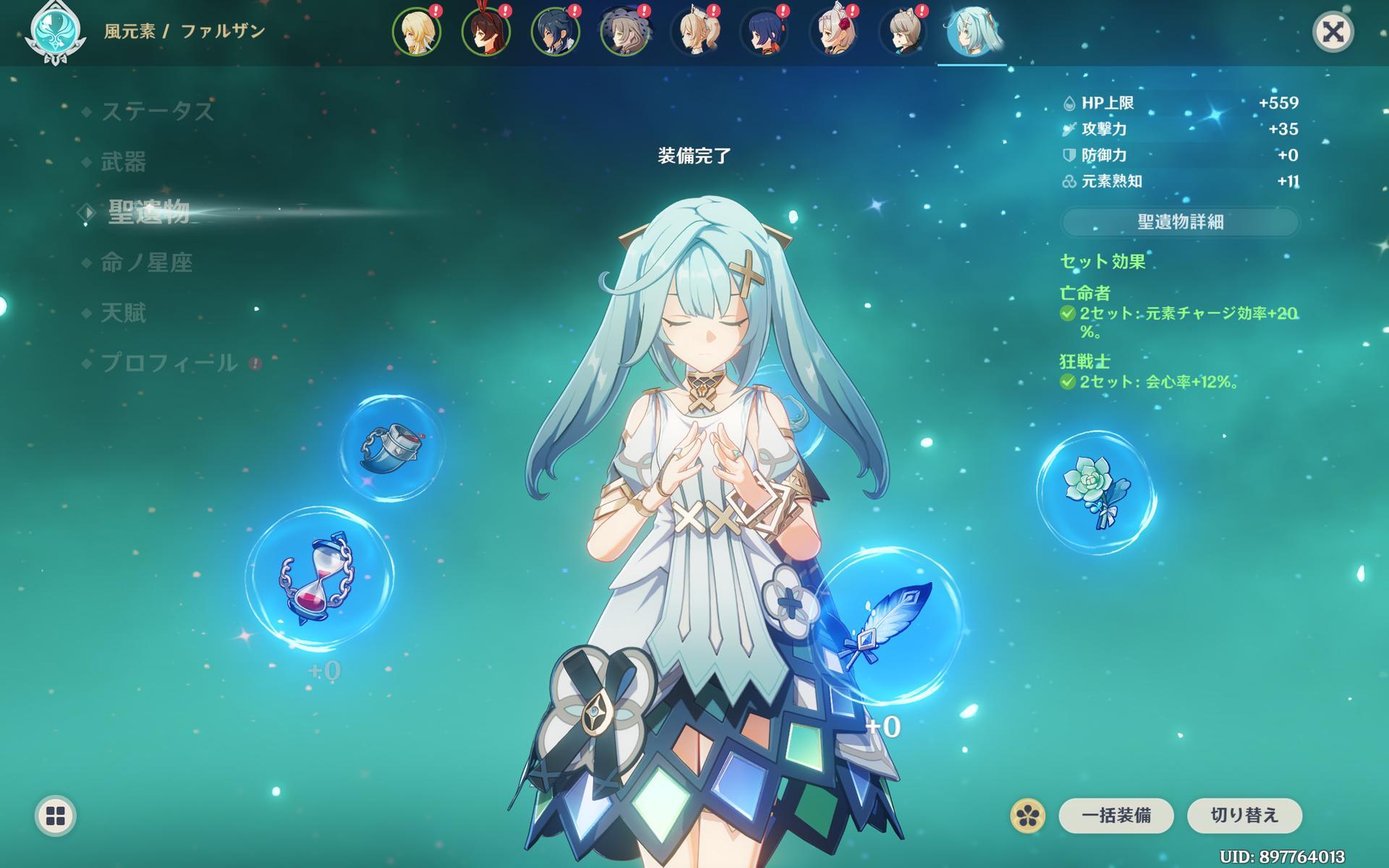Select the 聖遺物 menu entry
The image size is (1389, 868).
[x=148, y=212]
